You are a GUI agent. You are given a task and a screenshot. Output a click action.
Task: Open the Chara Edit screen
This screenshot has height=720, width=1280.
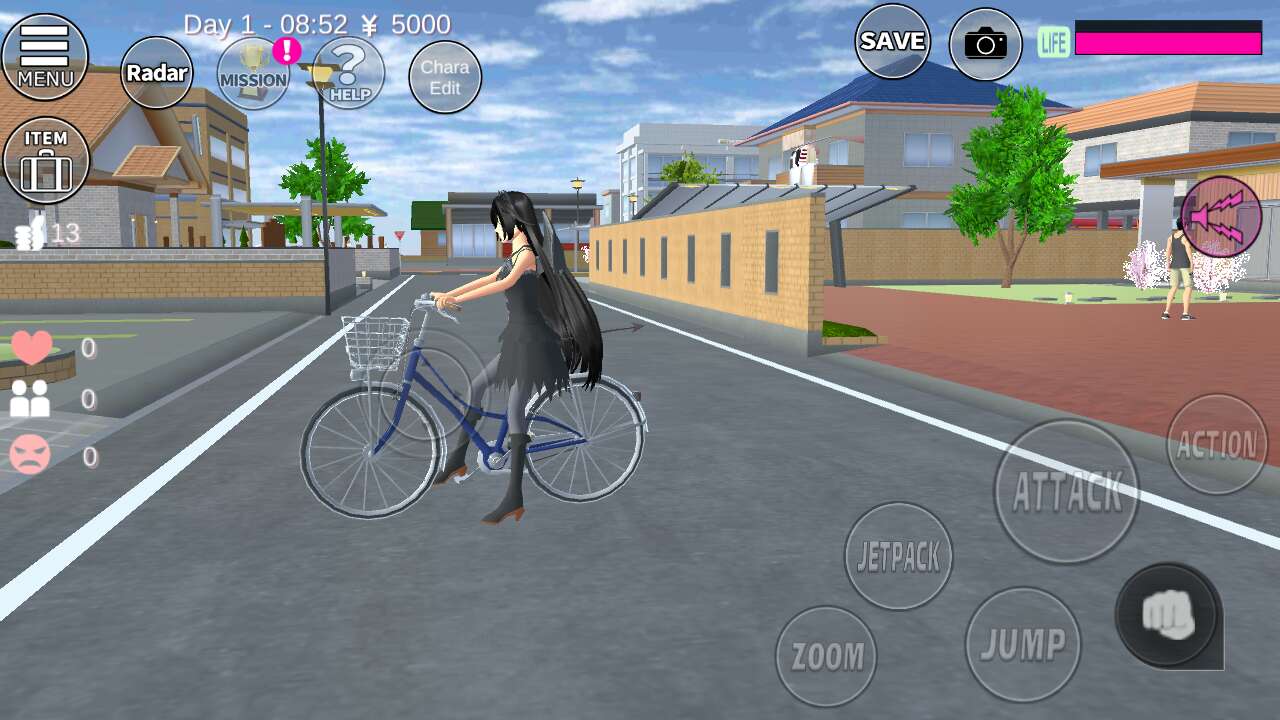point(445,77)
